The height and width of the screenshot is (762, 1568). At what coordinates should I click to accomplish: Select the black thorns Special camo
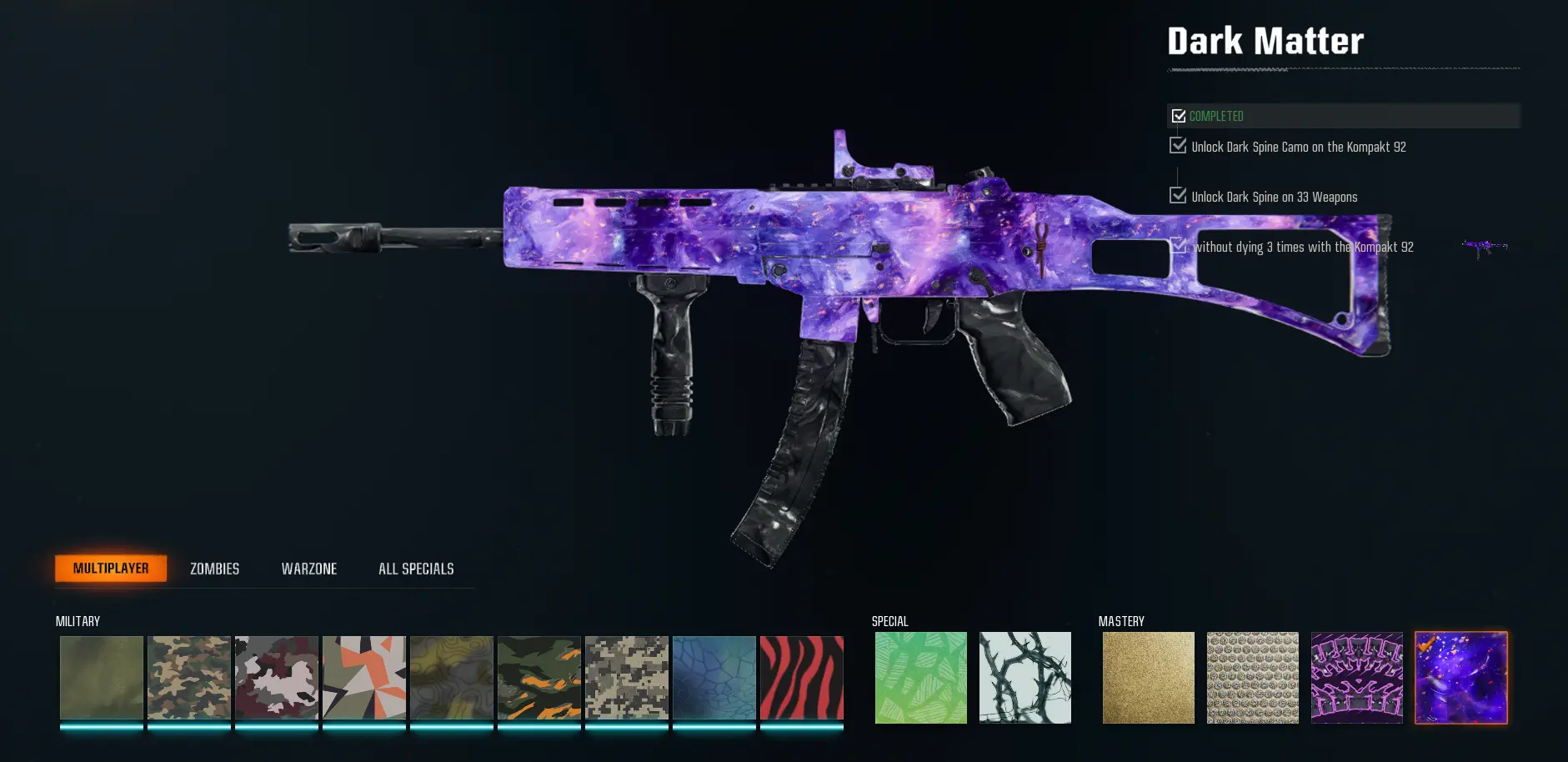coord(1025,677)
